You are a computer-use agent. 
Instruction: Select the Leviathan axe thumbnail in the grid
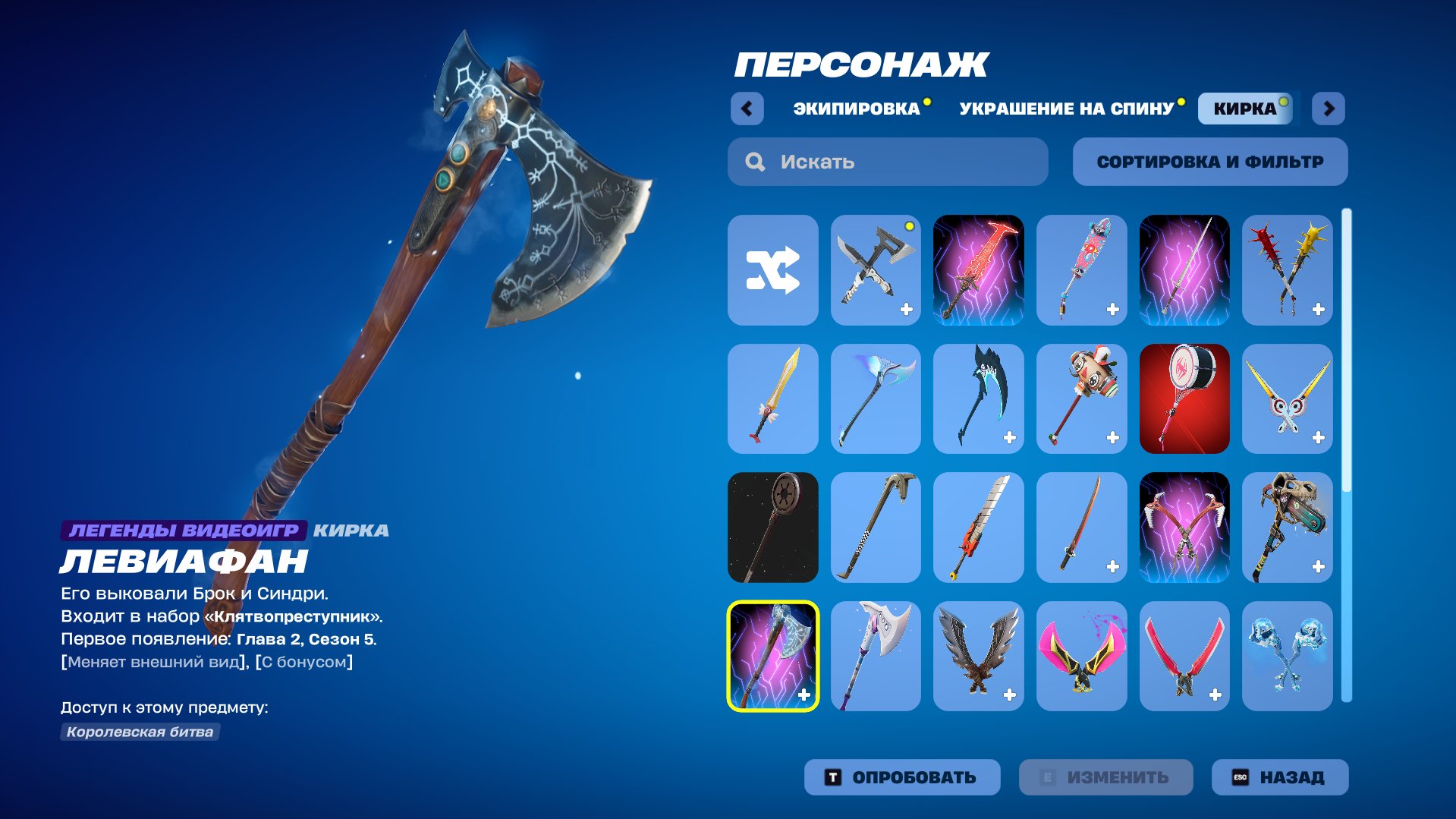pyautogui.click(x=772, y=657)
